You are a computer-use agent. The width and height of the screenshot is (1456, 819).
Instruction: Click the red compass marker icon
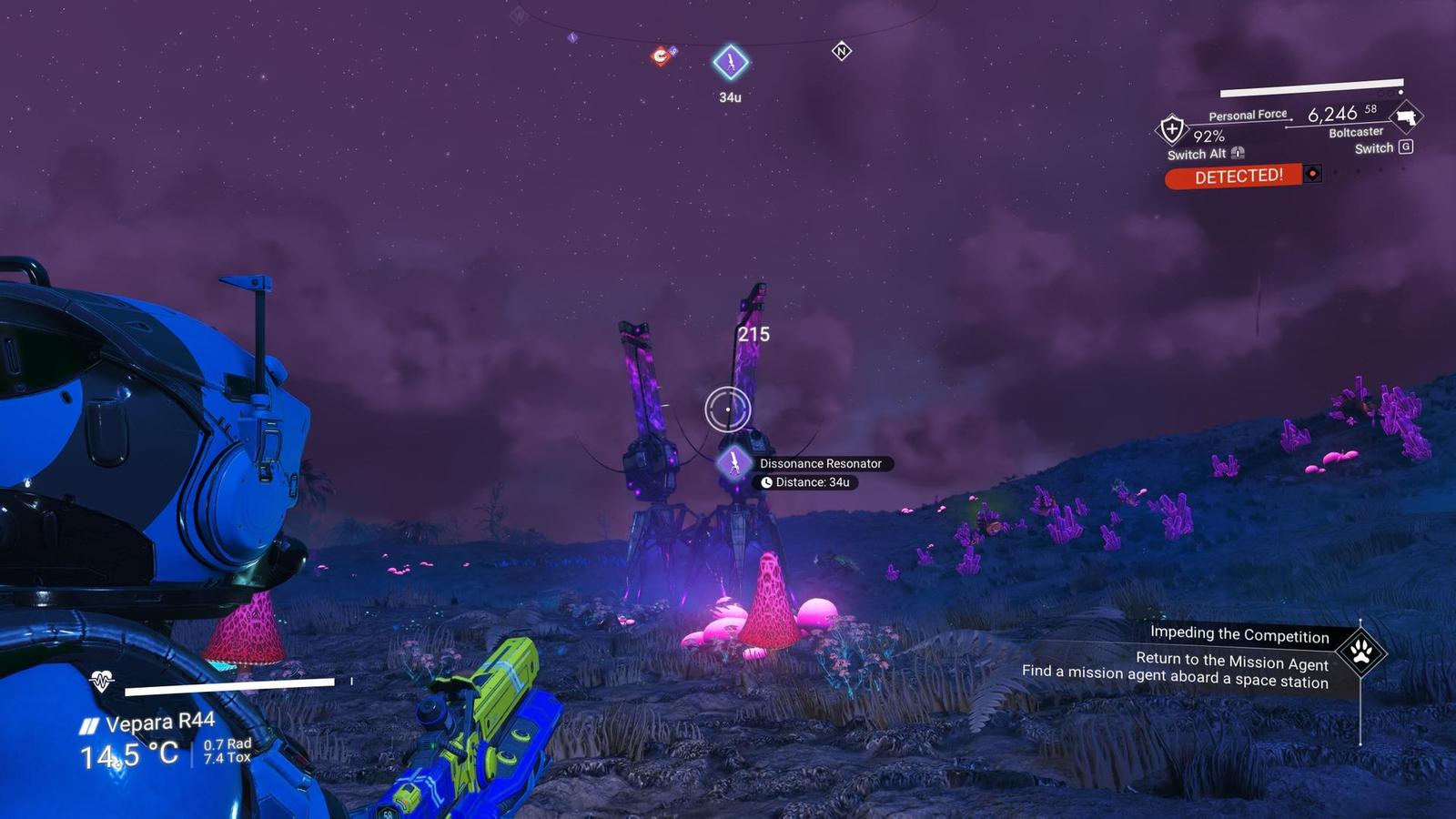(662, 56)
